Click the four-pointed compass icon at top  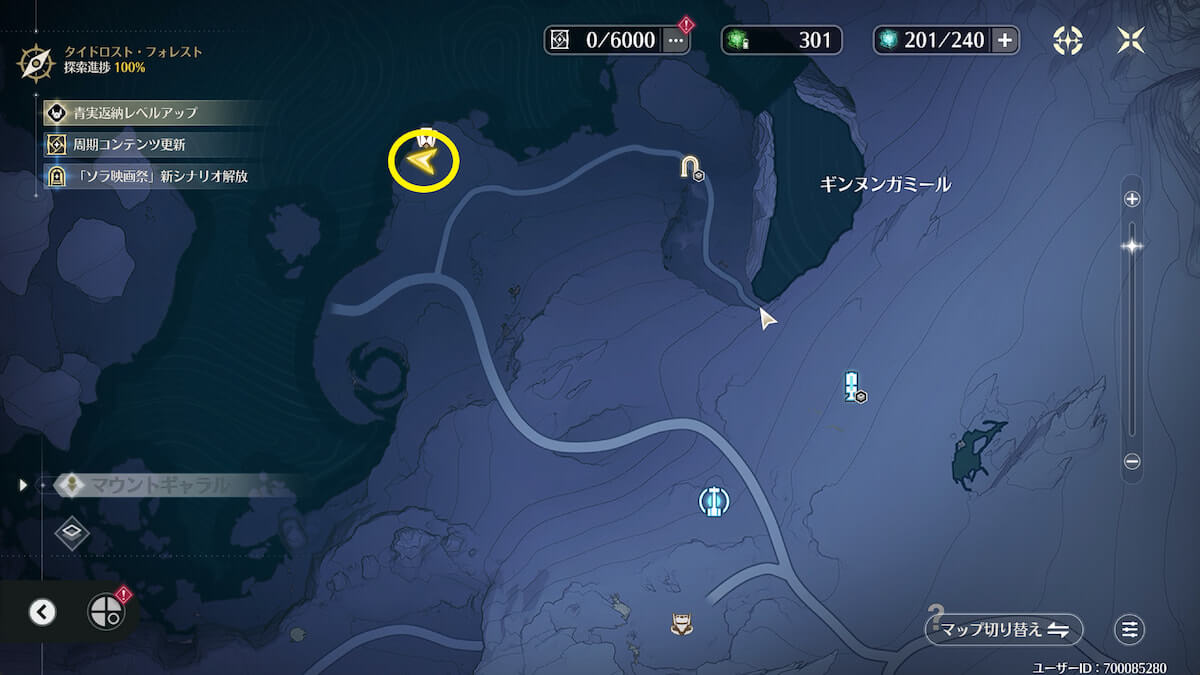pyautogui.click(x=1068, y=40)
